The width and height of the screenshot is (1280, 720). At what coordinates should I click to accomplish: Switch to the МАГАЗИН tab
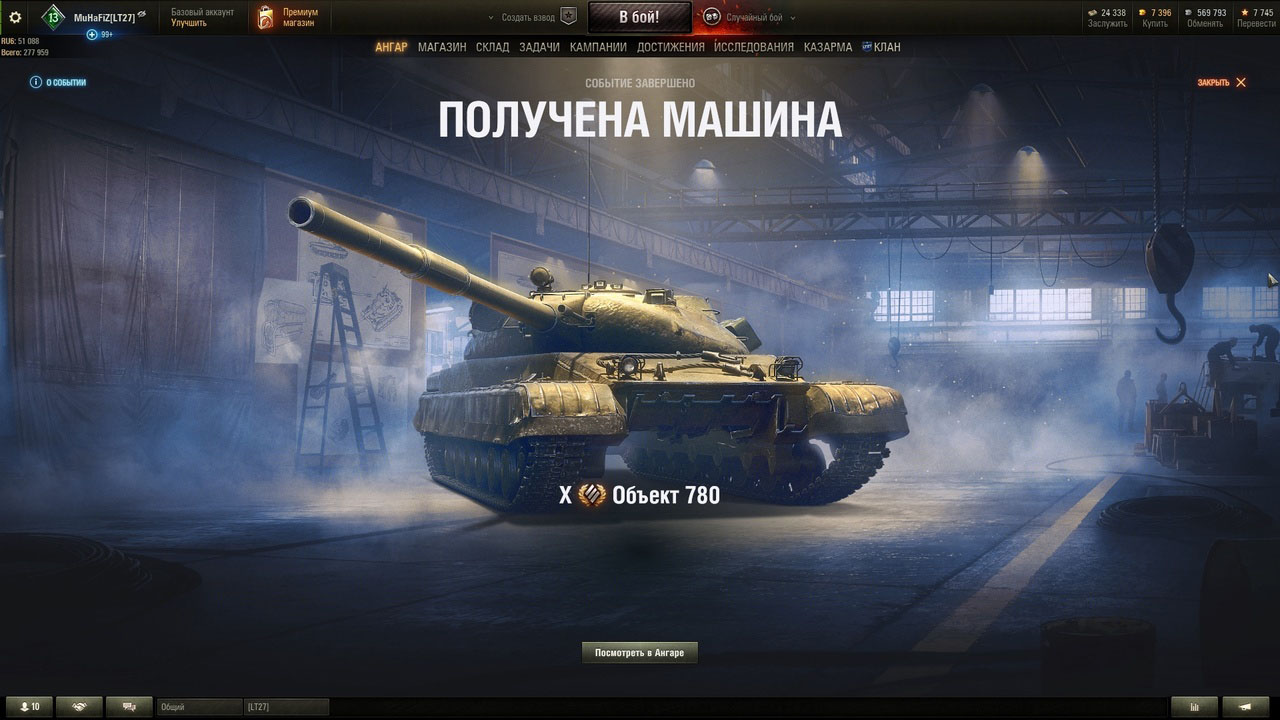(x=441, y=46)
